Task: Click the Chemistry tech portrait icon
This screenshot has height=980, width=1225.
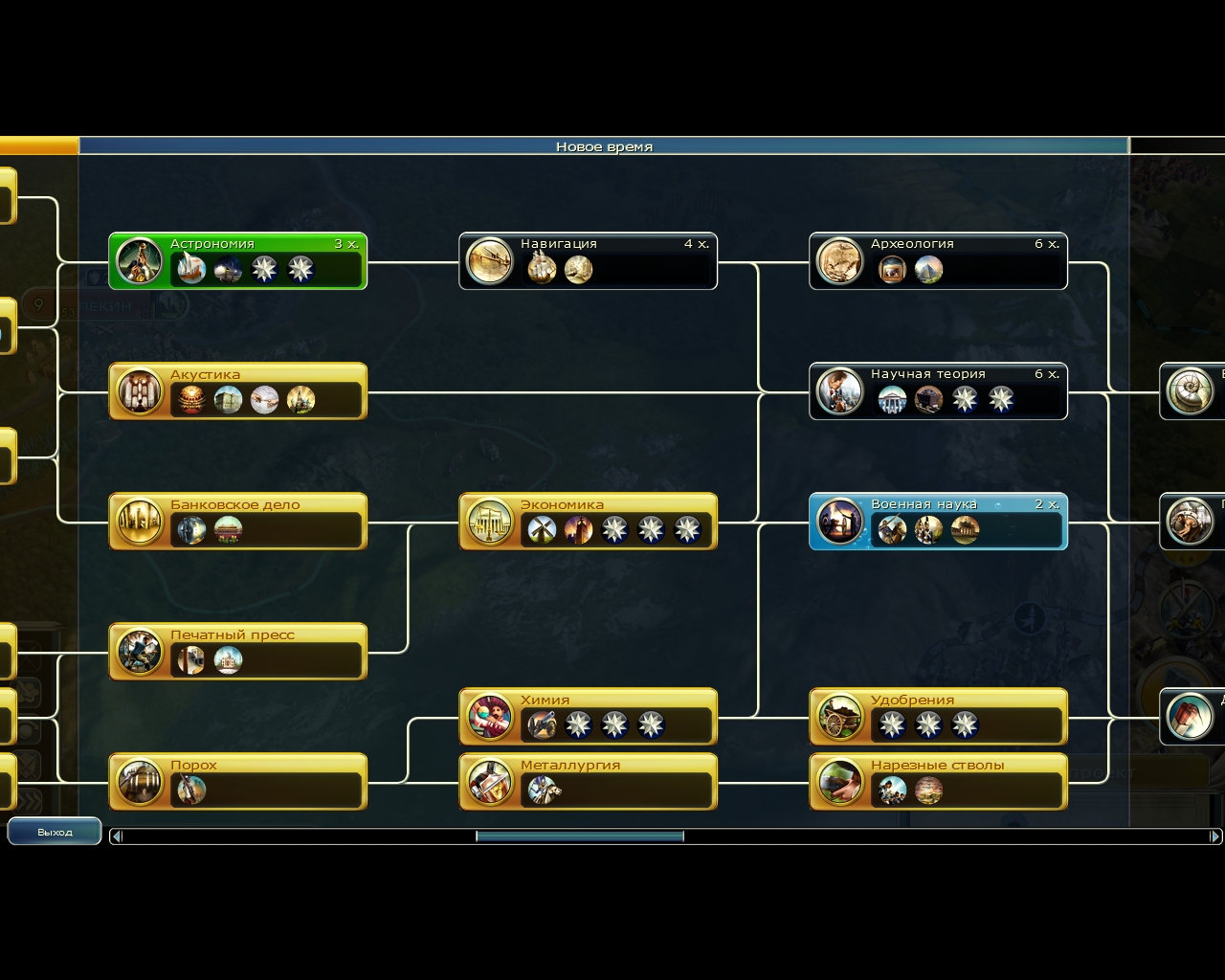Action: (489, 716)
